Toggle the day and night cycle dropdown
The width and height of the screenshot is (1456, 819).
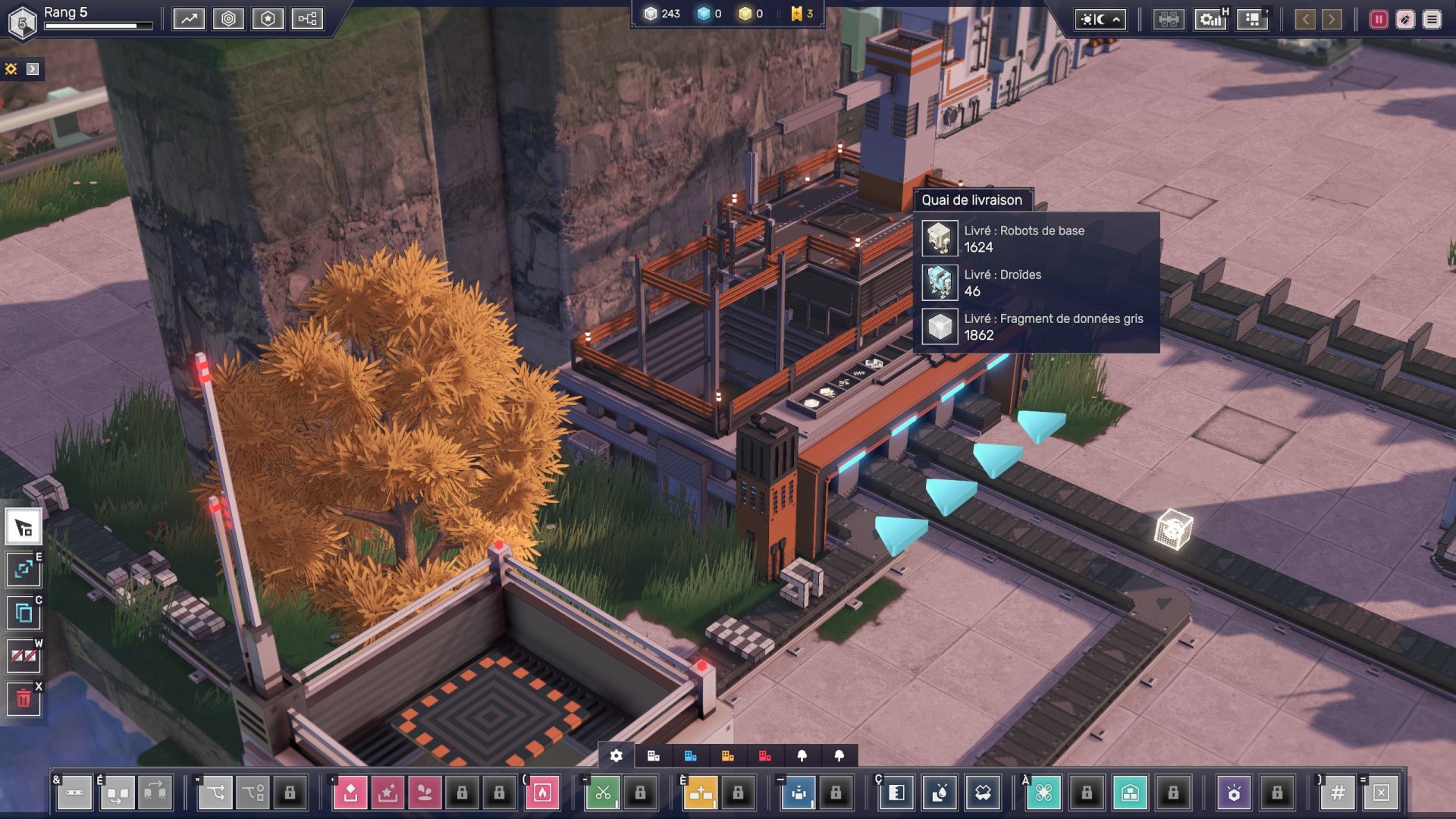coord(1100,20)
